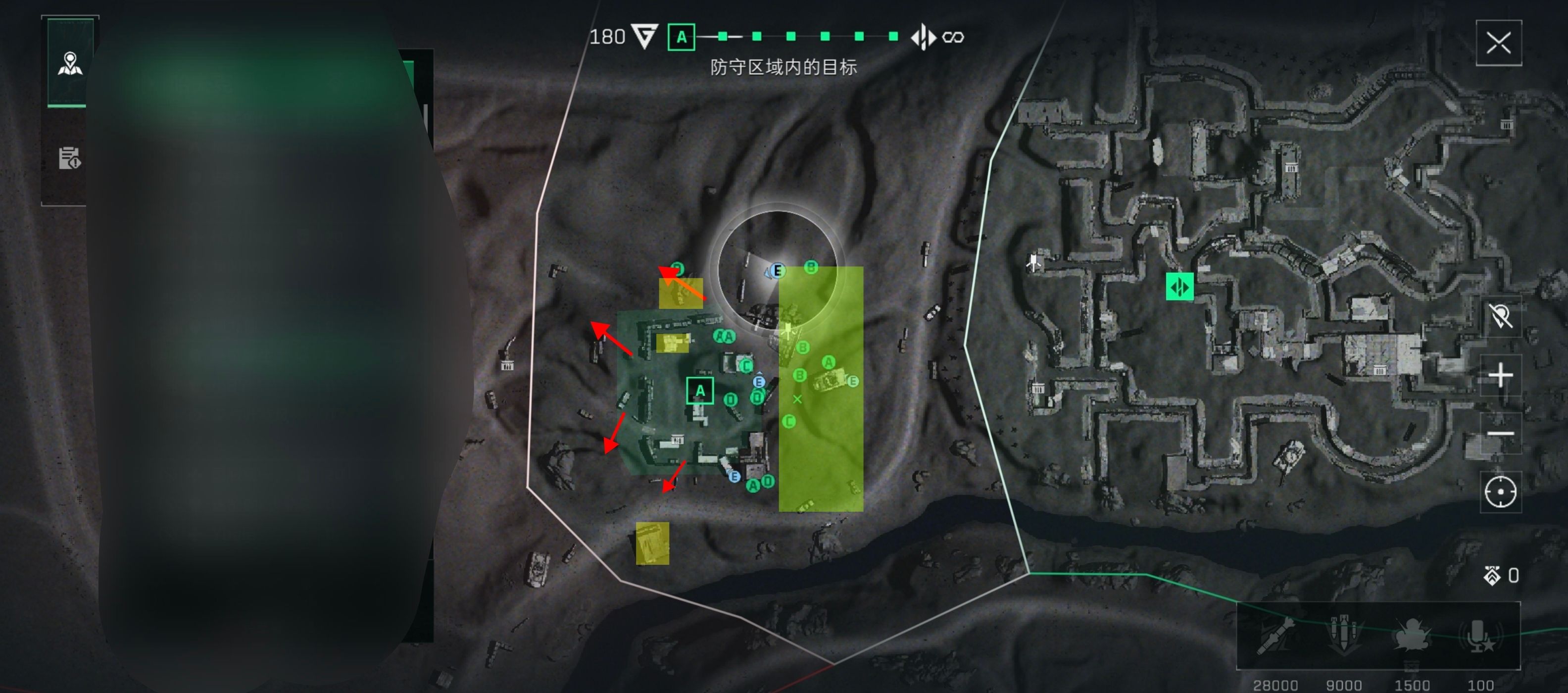Select objective A in the top progress bar

coord(681,37)
